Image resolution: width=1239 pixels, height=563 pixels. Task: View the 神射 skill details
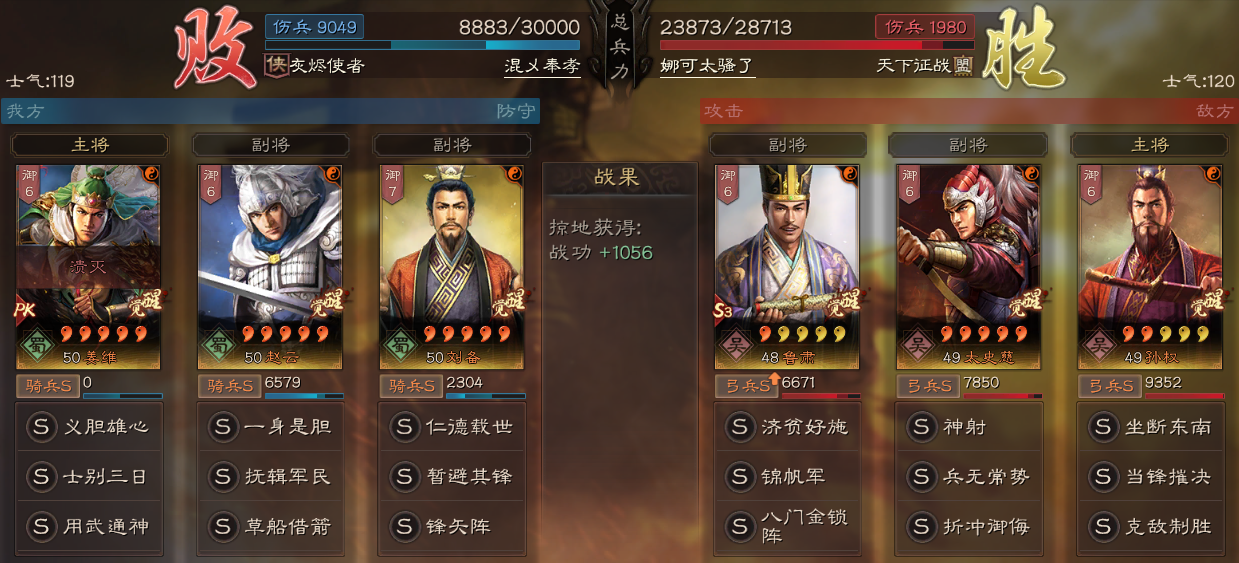pyautogui.click(x=969, y=427)
